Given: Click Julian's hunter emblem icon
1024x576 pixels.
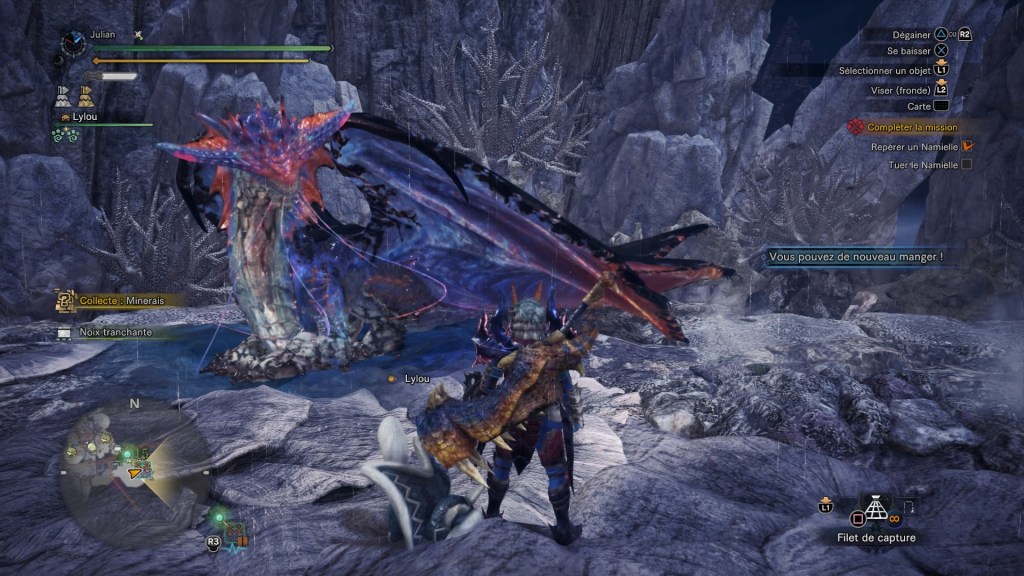Looking at the screenshot, I should click(x=71, y=42).
